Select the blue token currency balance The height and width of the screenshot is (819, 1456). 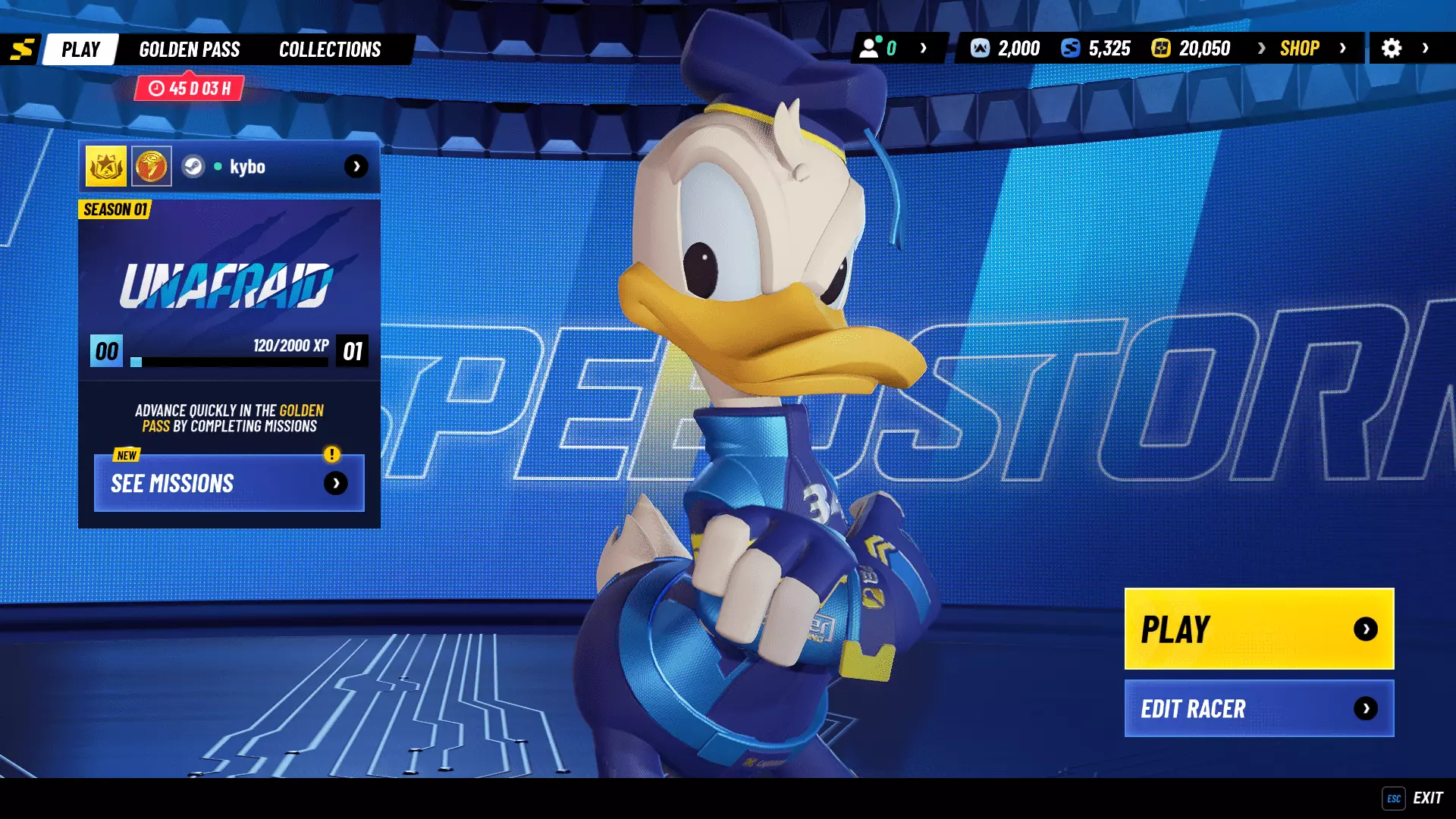1096,49
